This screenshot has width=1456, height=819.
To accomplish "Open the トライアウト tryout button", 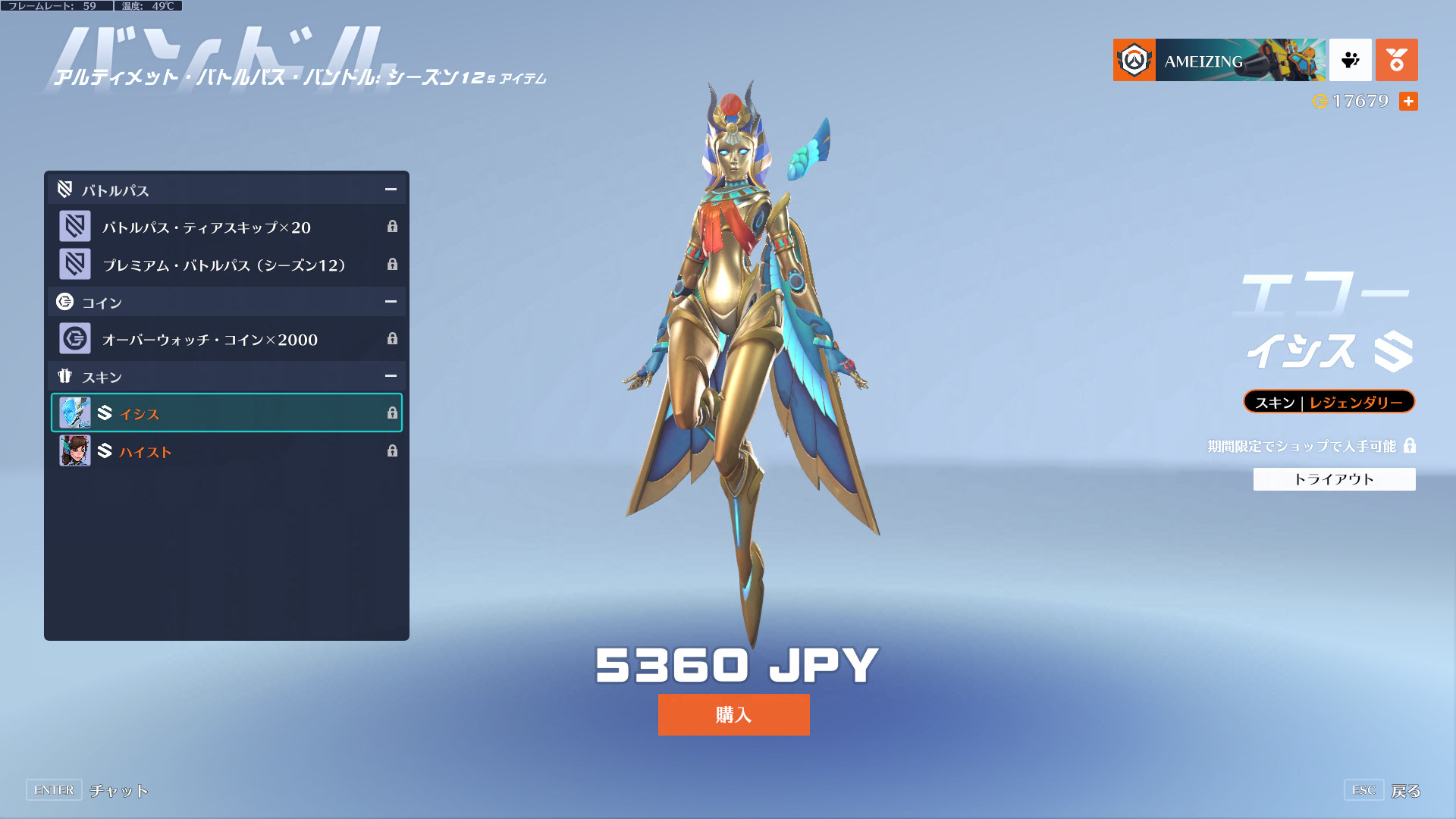I will coord(1334,479).
